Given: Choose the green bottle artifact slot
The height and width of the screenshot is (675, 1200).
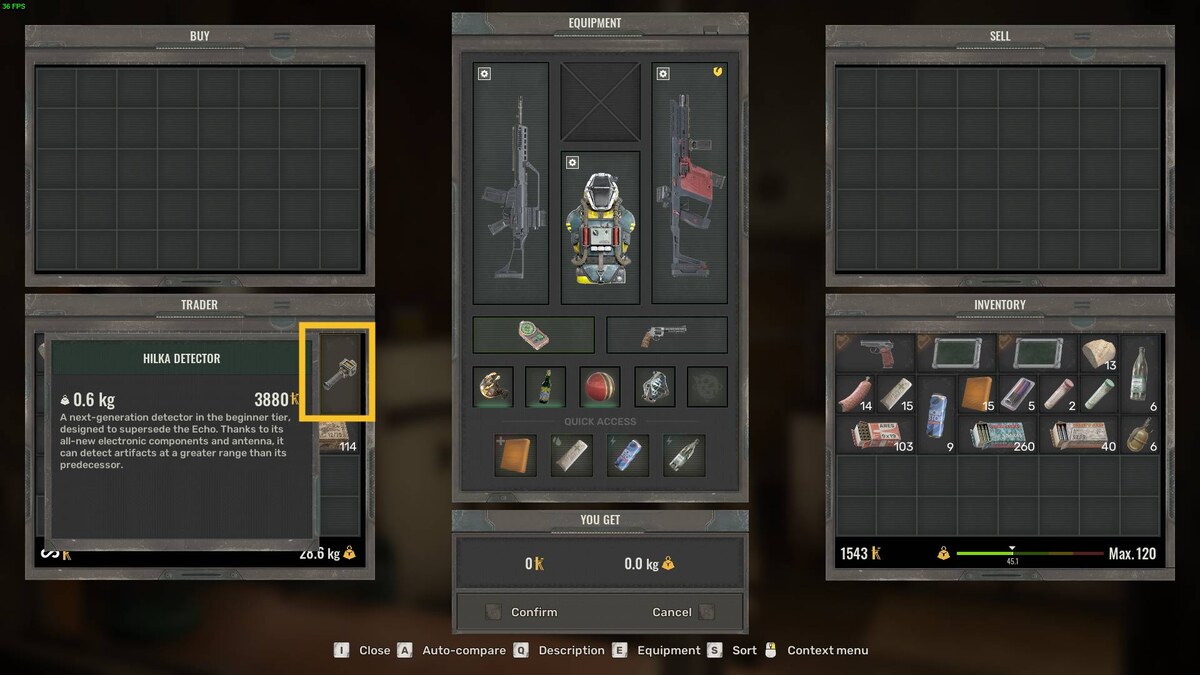Looking at the screenshot, I should (546, 387).
